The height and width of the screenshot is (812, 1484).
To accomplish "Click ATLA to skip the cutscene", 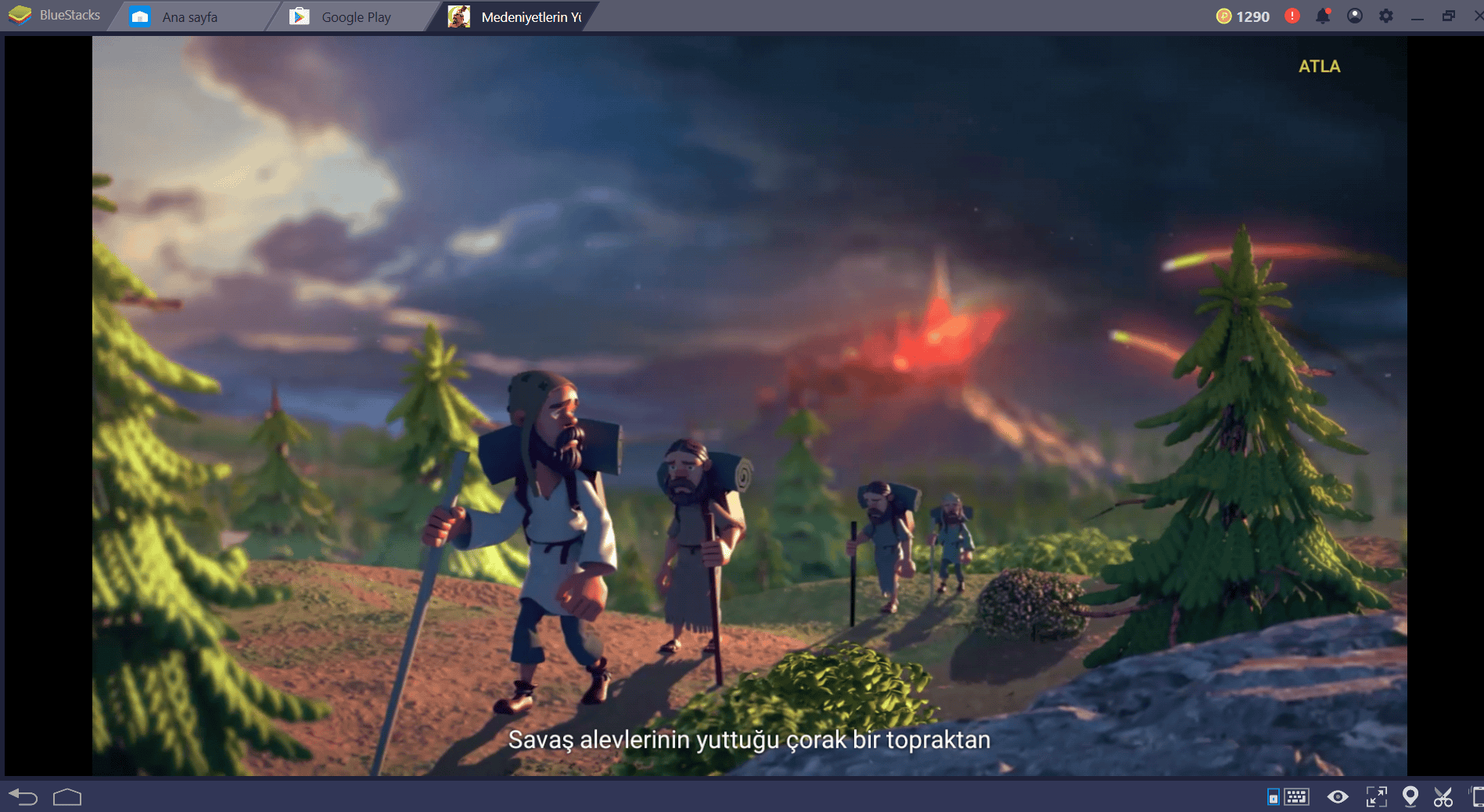I will [x=1318, y=67].
